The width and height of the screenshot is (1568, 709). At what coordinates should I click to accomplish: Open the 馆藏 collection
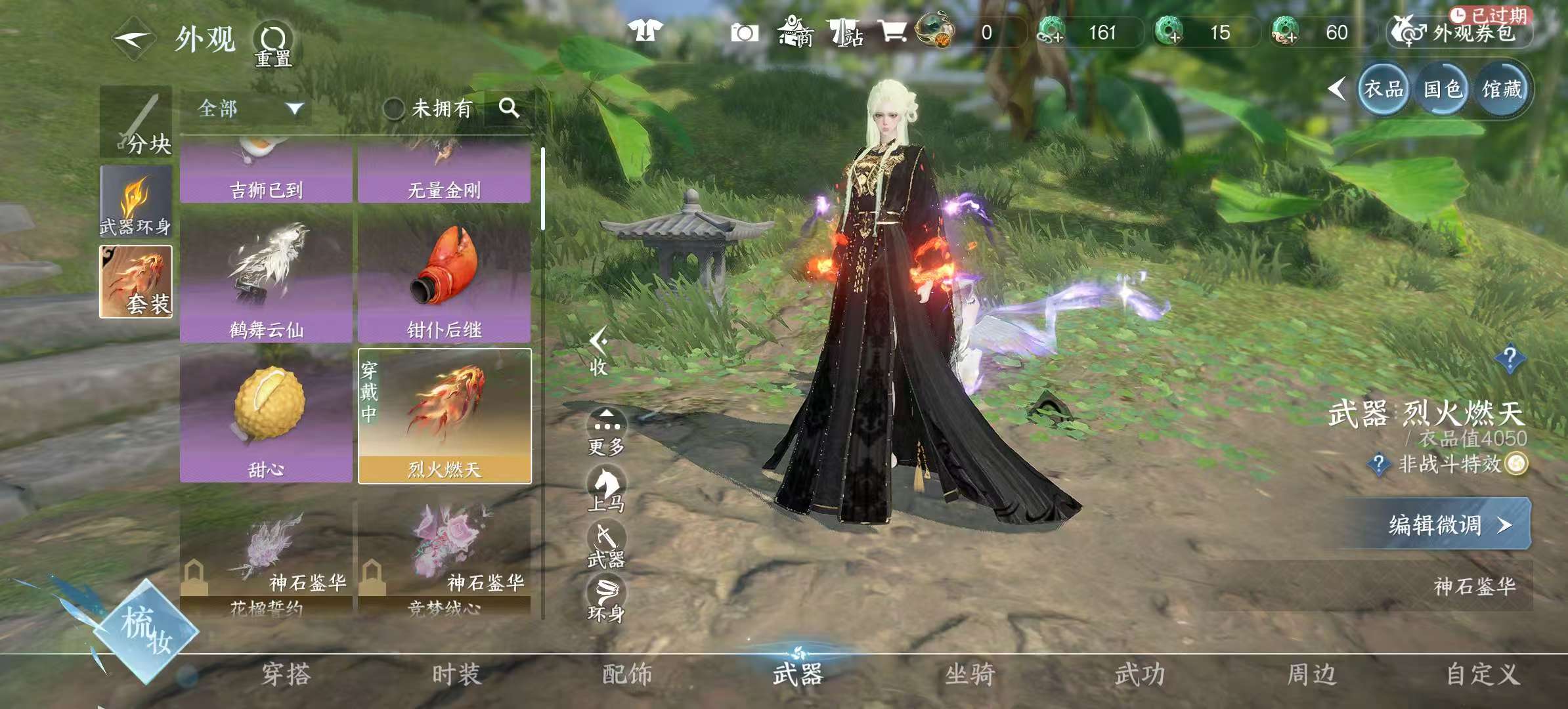pos(1502,89)
